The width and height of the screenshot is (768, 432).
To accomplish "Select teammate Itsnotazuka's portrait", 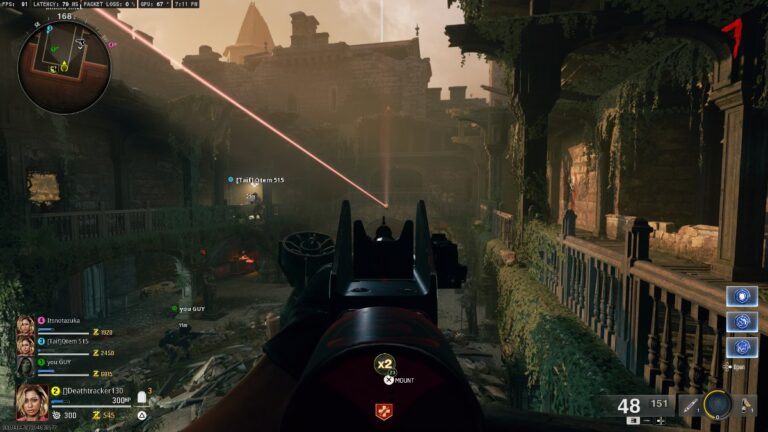I will [x=25, y=326].
